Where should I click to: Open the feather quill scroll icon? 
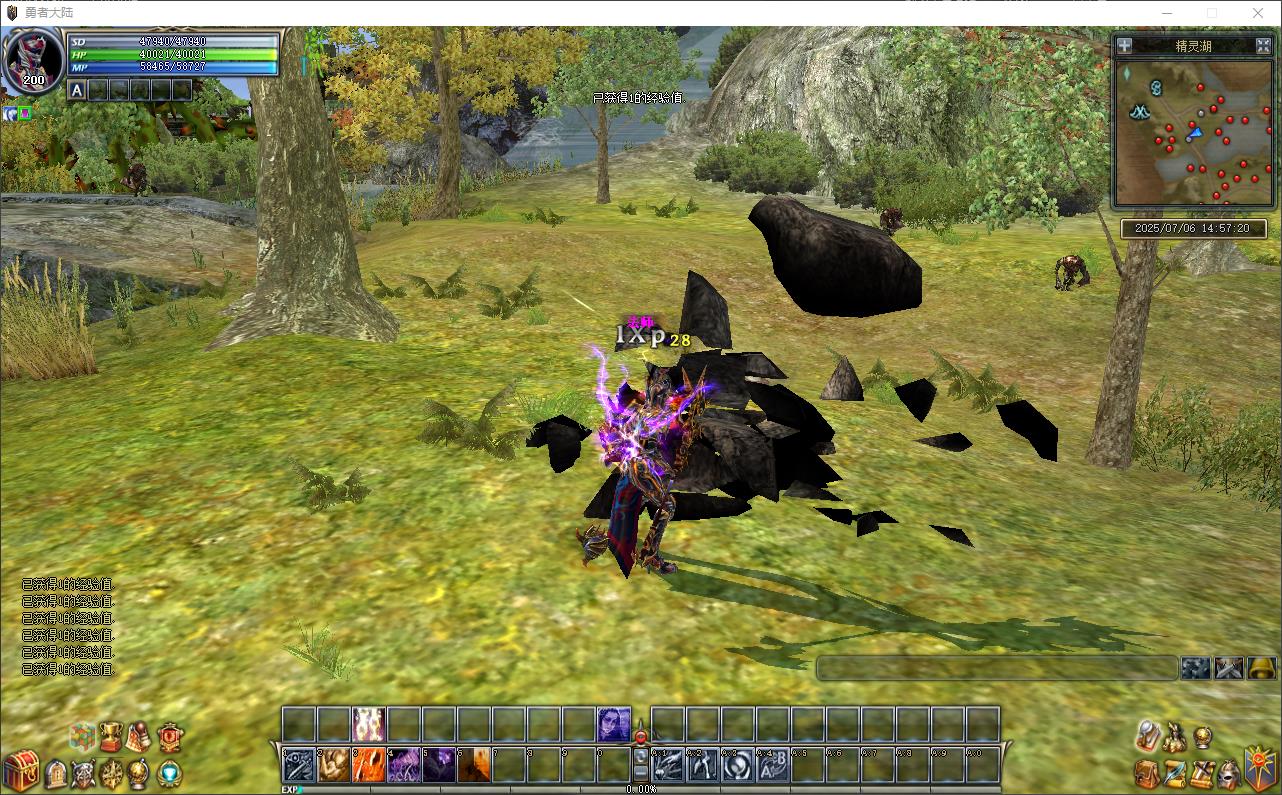tap(1176, 773)
